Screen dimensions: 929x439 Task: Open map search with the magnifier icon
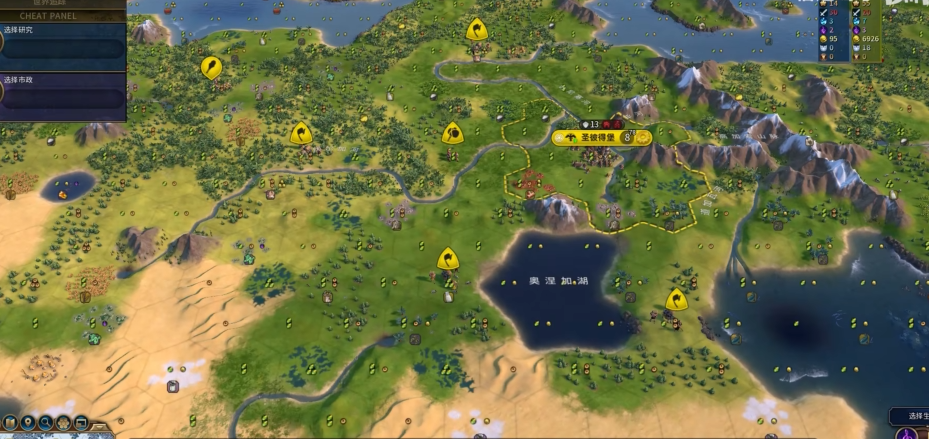coord(46,422)
